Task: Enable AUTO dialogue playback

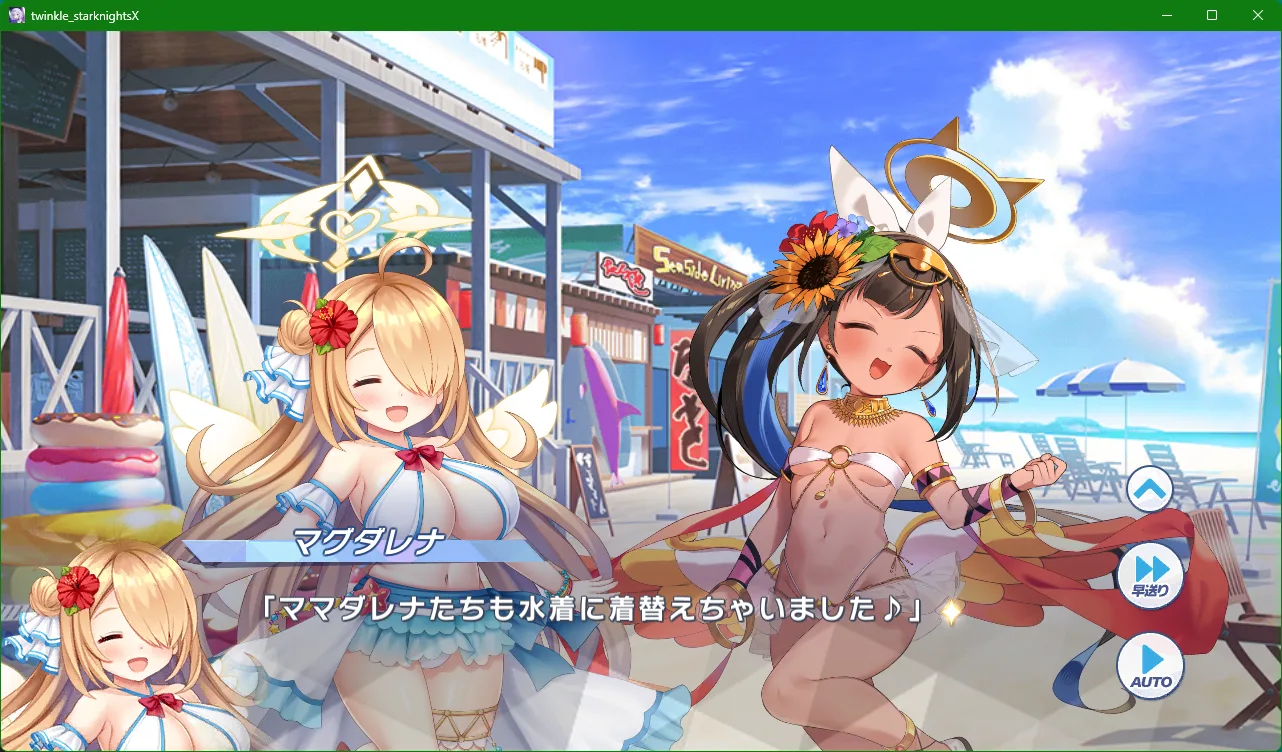Action: pyautogui.click(x=1150, y=666)
